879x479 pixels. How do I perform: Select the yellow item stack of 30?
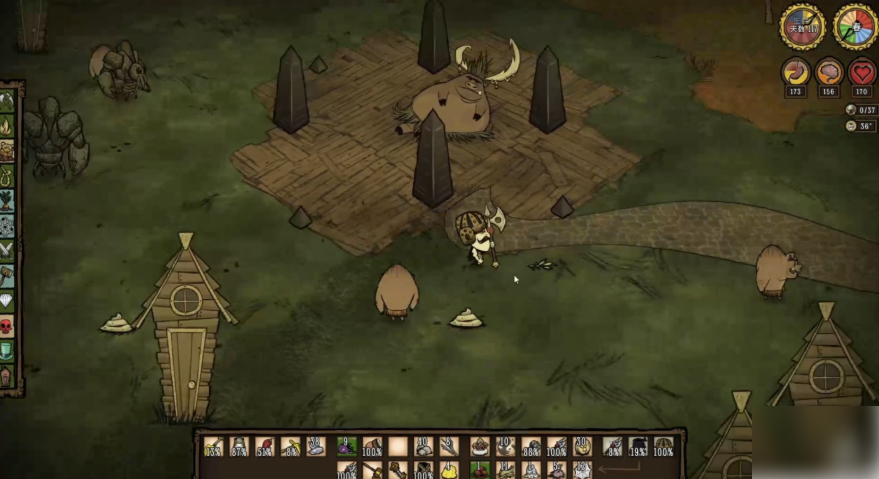click(x=583, y=446)
